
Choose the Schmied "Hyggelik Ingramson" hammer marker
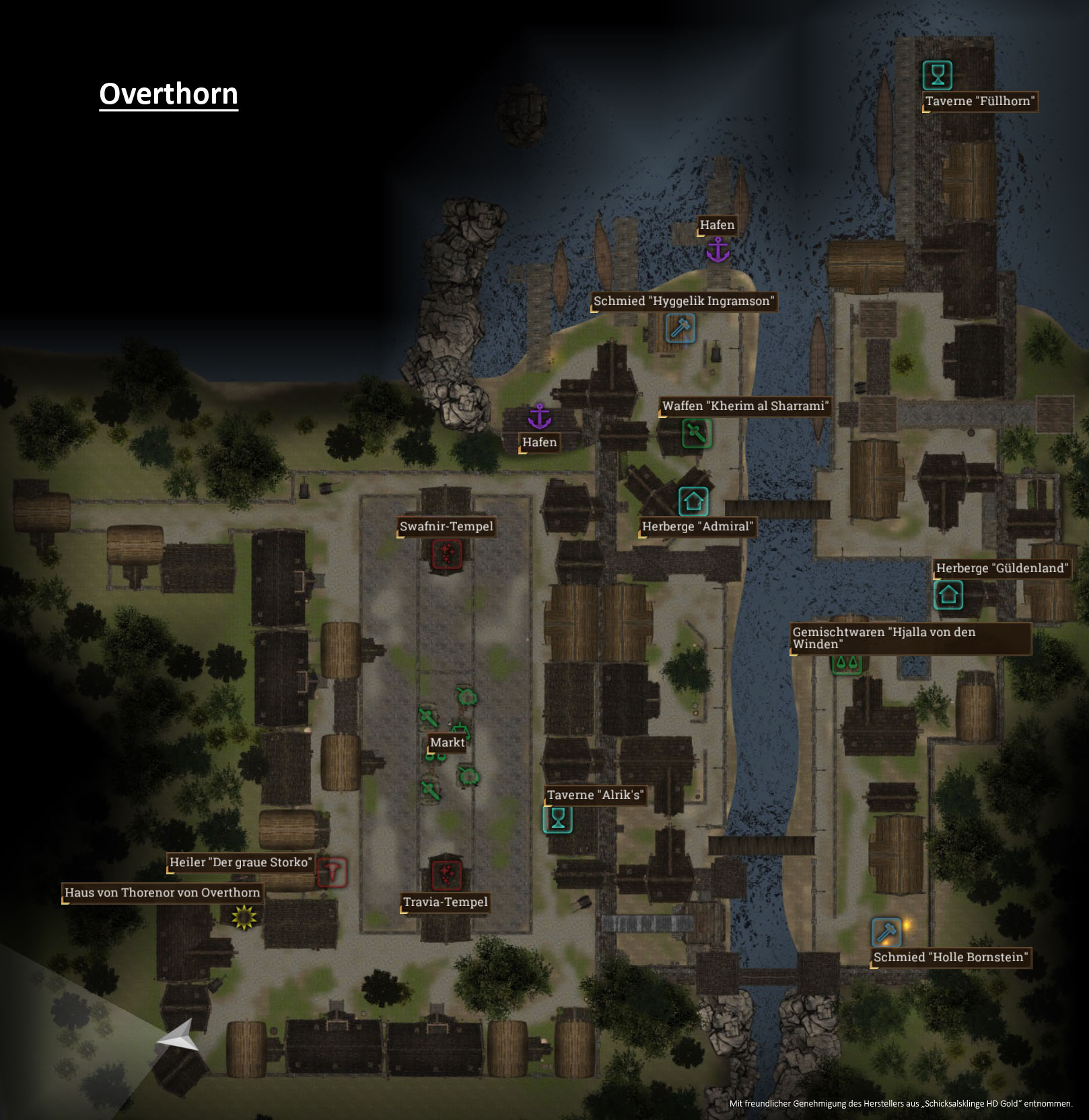(680, 328)
